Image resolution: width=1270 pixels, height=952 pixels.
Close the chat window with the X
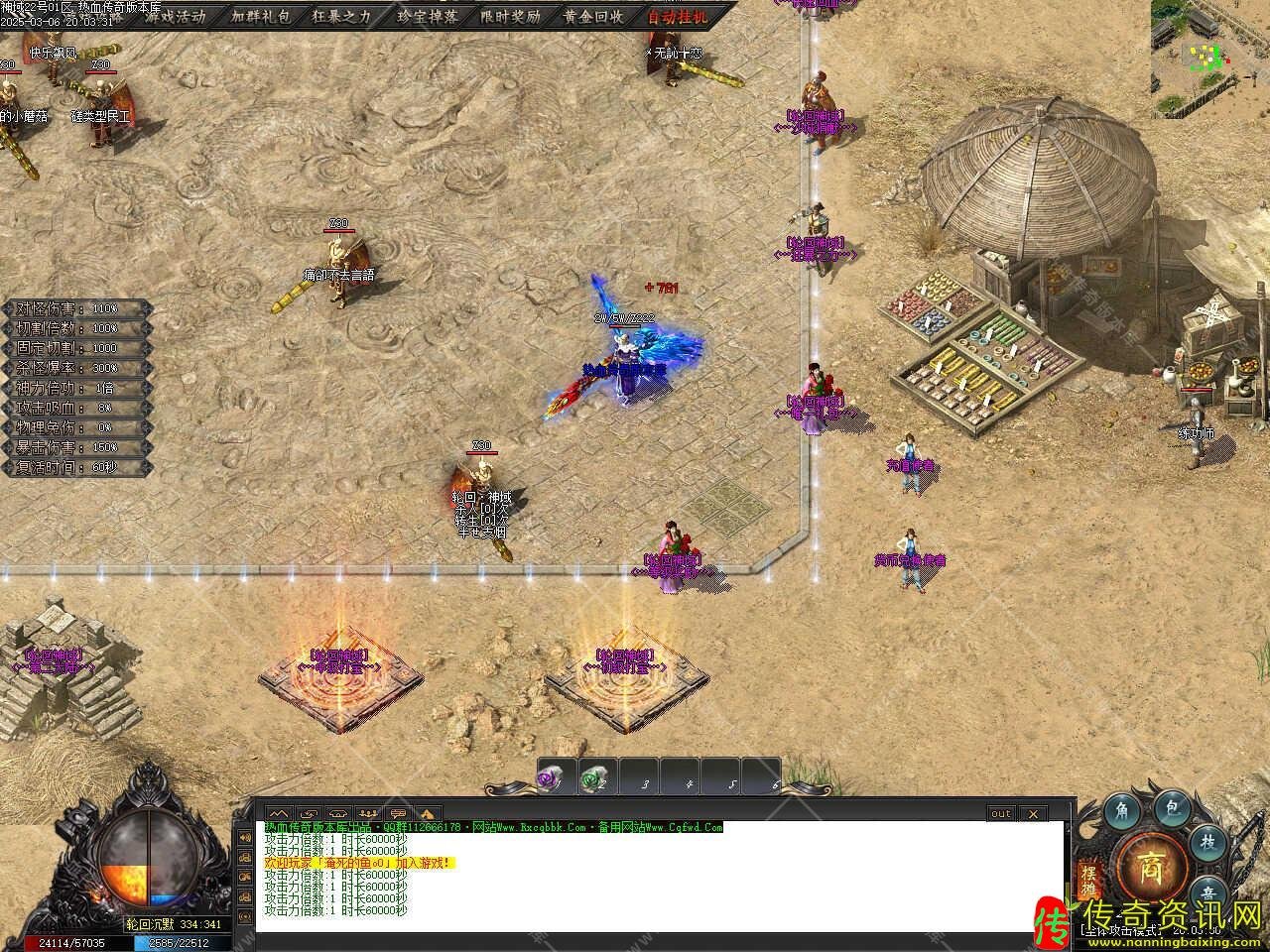tap(1033, 813)
